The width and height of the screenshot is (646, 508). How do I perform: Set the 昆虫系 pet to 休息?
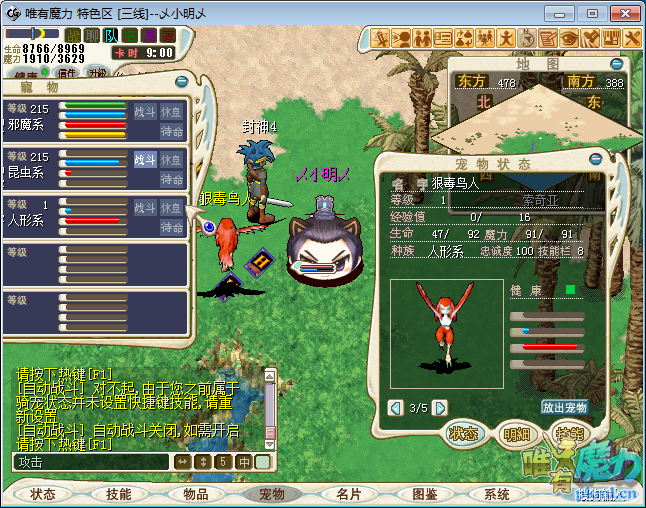172,159
